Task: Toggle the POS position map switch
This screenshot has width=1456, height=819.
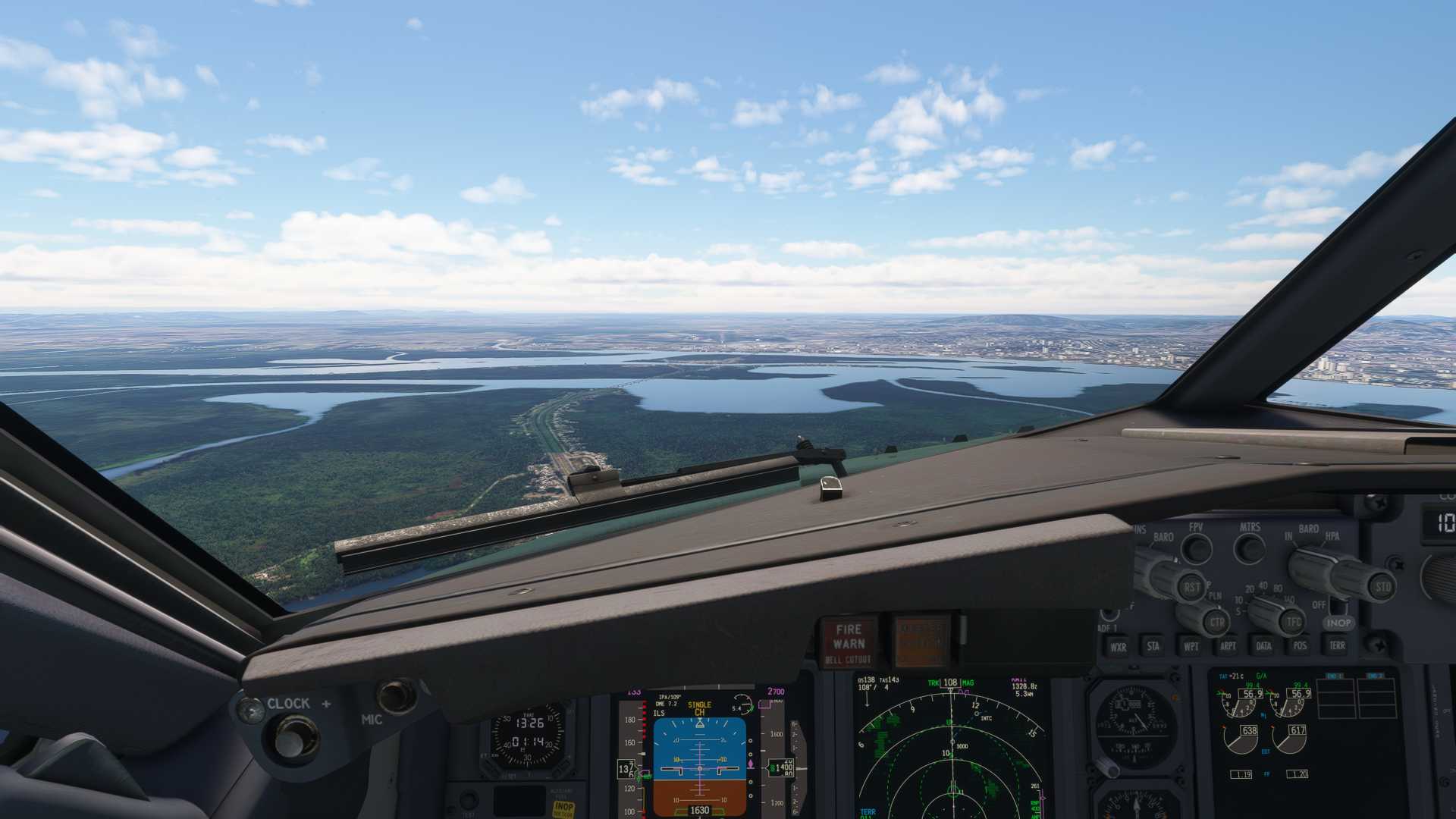Action: [1300, 646]
